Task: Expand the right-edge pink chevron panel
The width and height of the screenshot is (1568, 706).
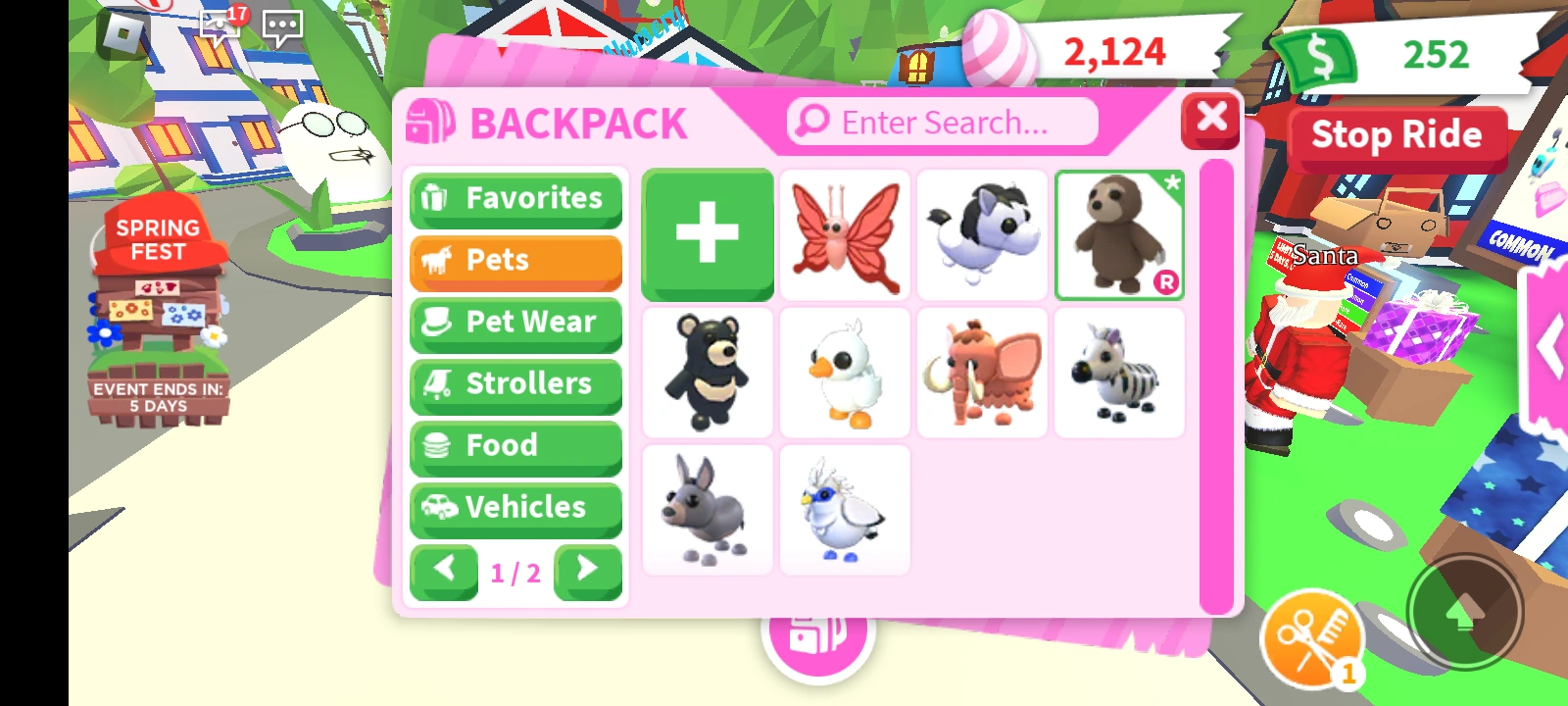Action: pos(1551,345)
